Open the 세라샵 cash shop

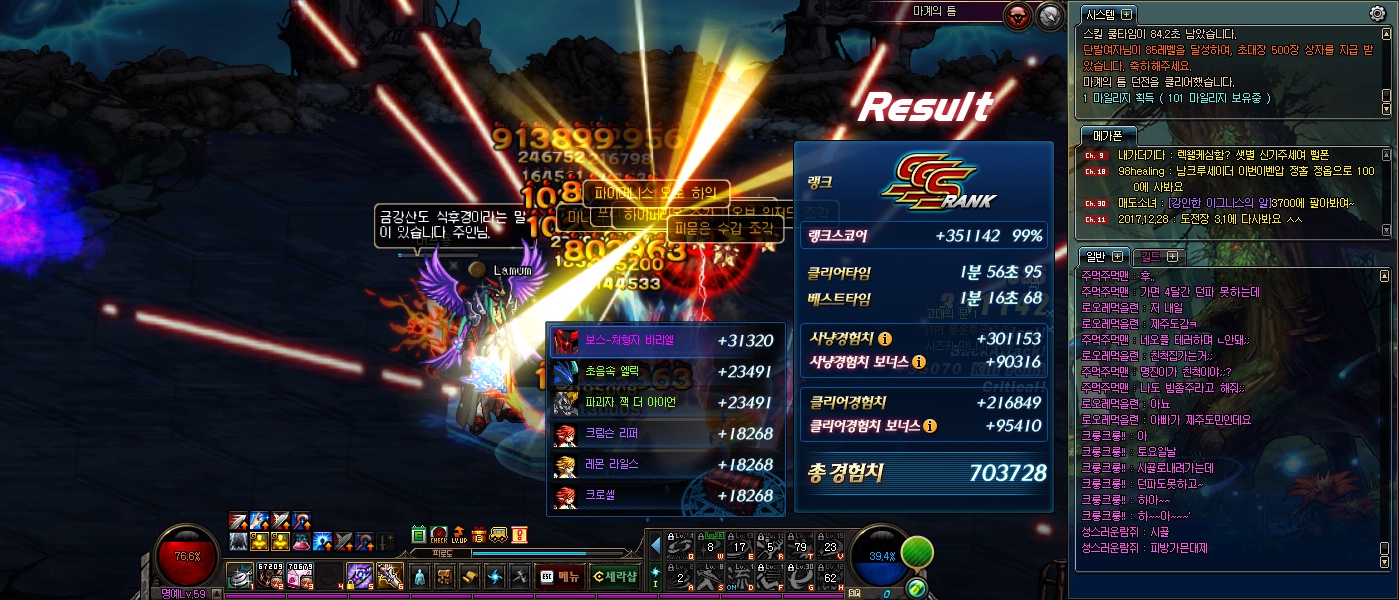pos(613,576)
